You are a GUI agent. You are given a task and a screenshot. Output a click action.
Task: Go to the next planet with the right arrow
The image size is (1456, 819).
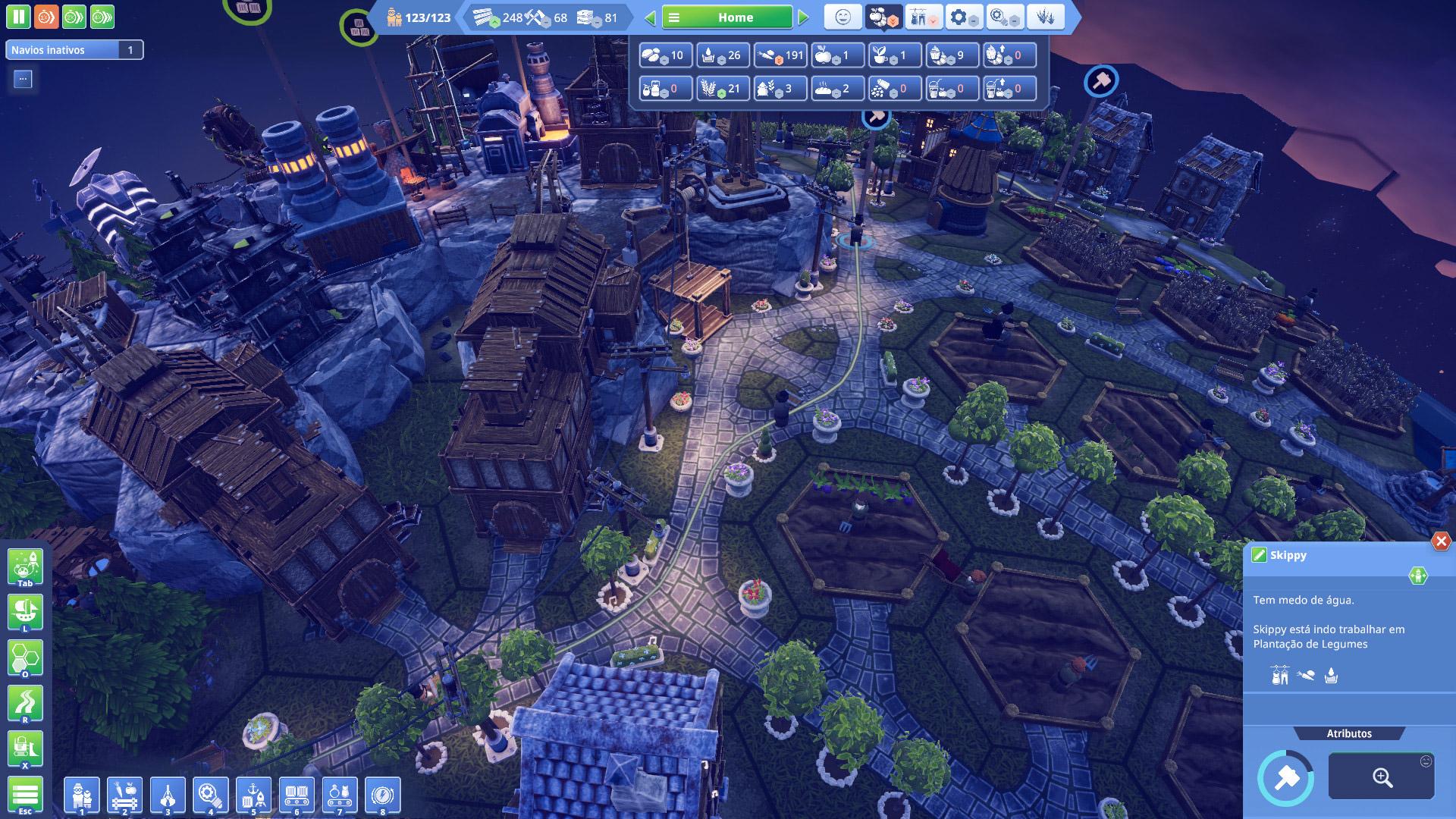pyautogui.click(x=804, y=17)
